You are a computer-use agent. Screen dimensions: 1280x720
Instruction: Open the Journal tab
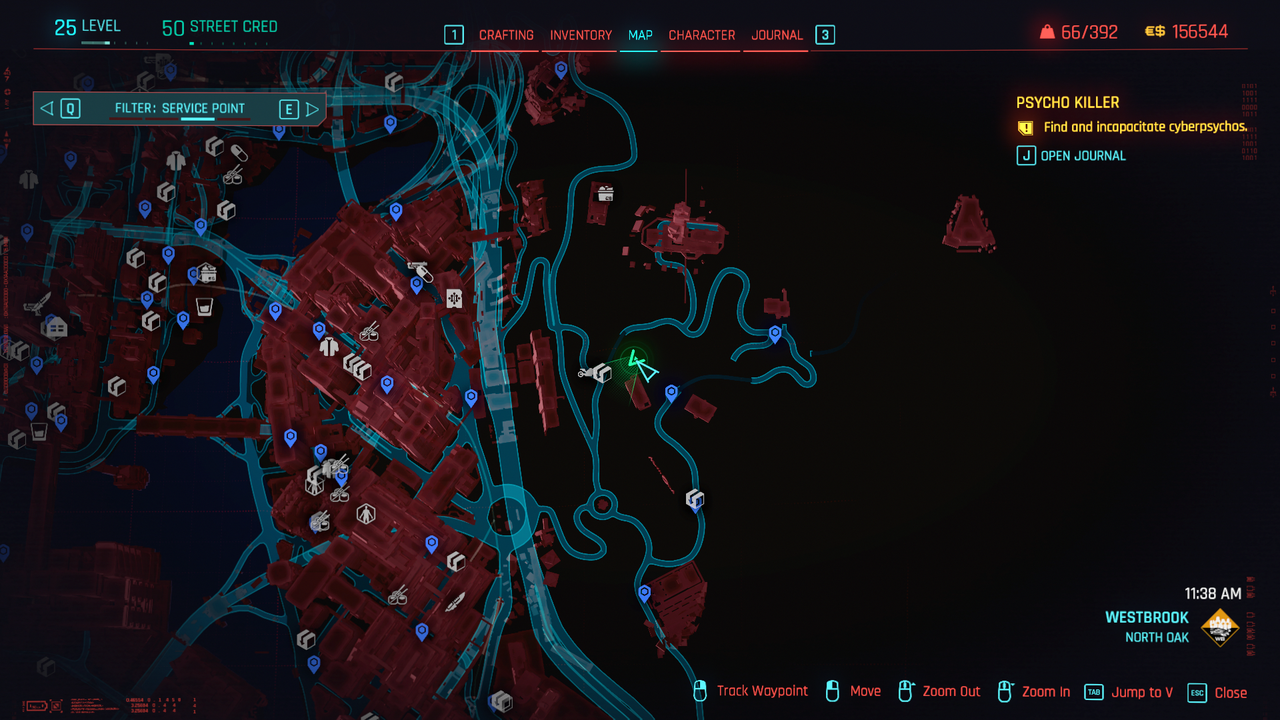pos(777,35)
